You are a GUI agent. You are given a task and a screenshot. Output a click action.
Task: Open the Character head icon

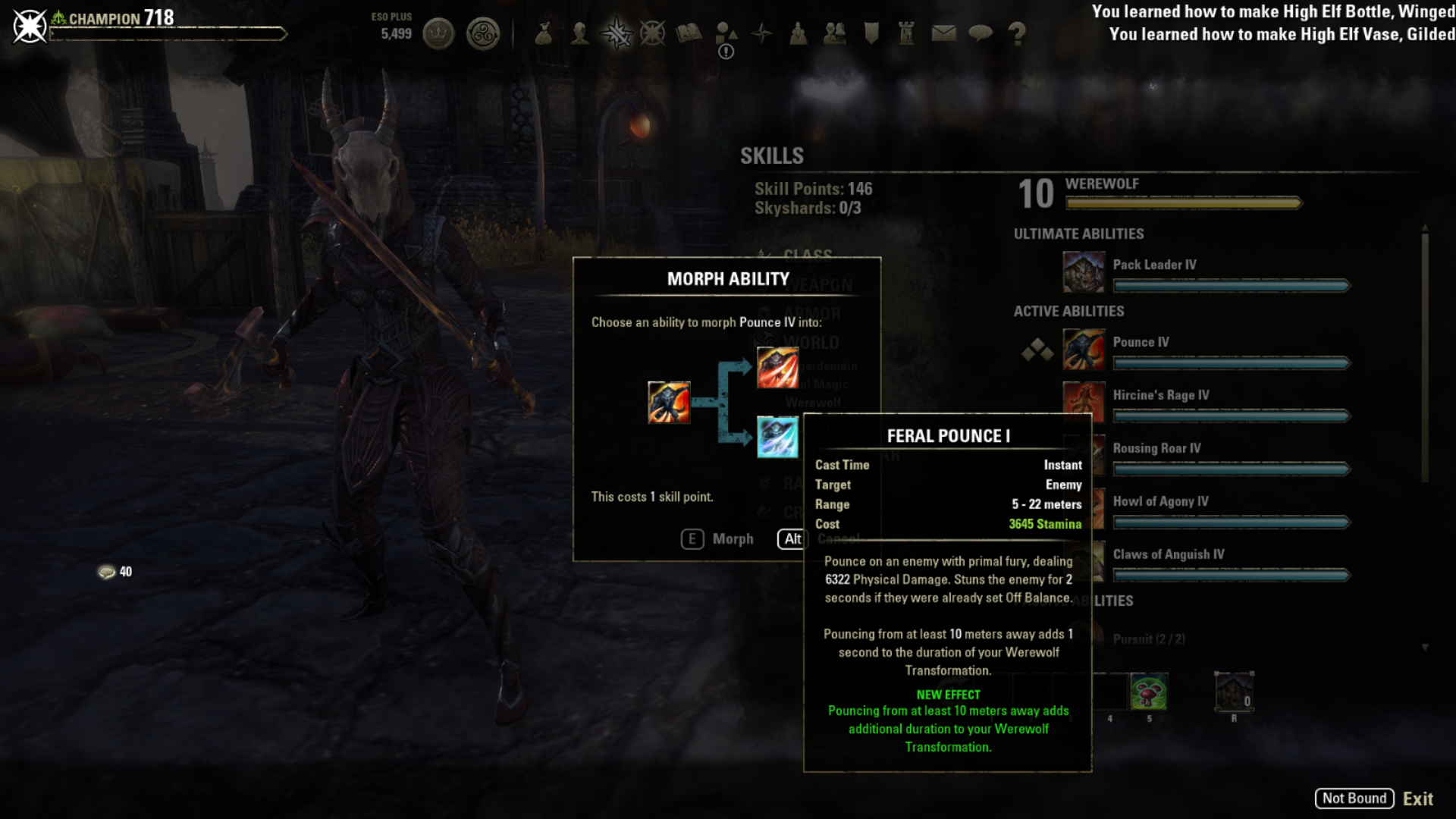point(580,33)
